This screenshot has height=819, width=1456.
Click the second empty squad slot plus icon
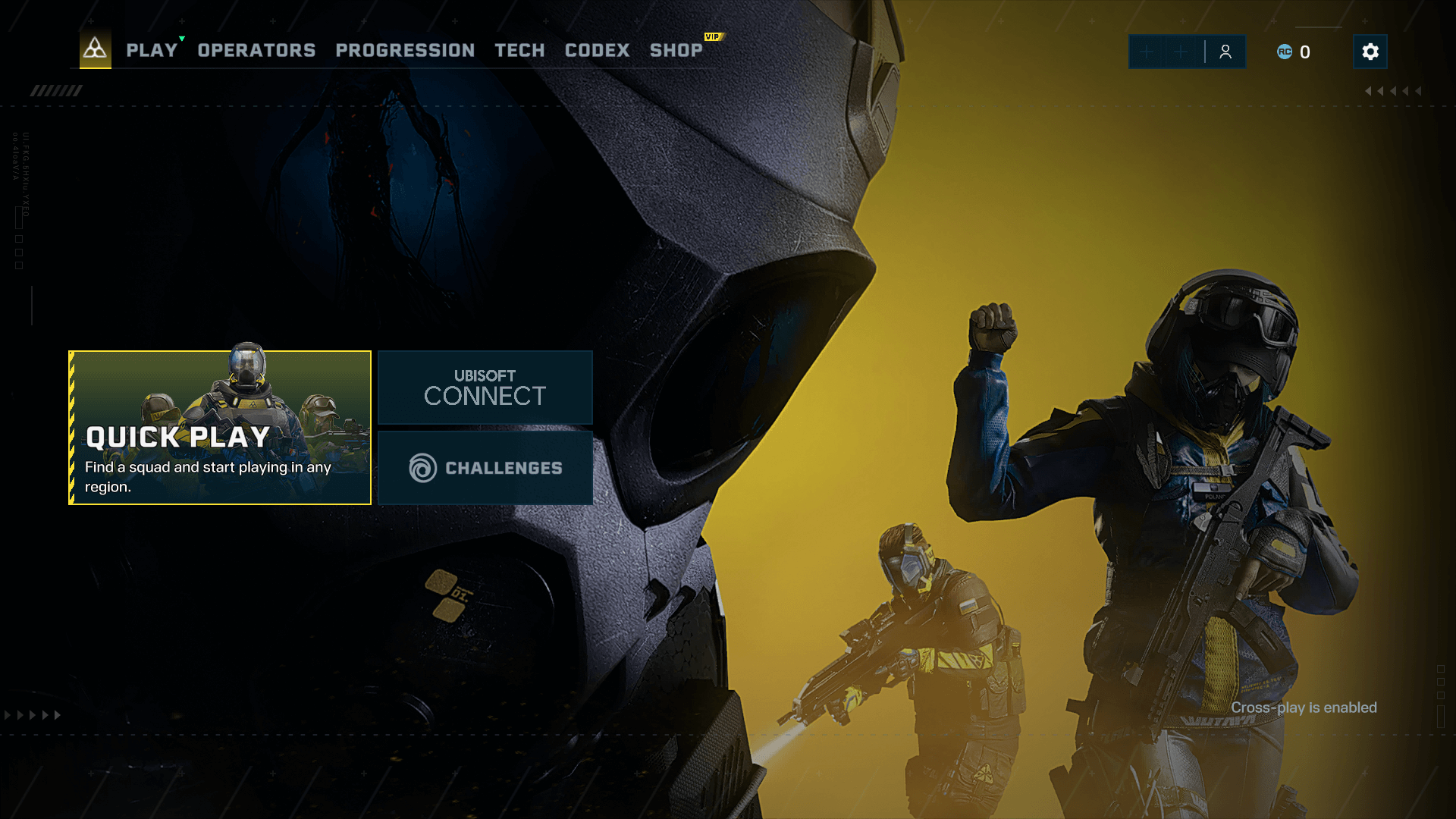click(x=1181, y=52)
